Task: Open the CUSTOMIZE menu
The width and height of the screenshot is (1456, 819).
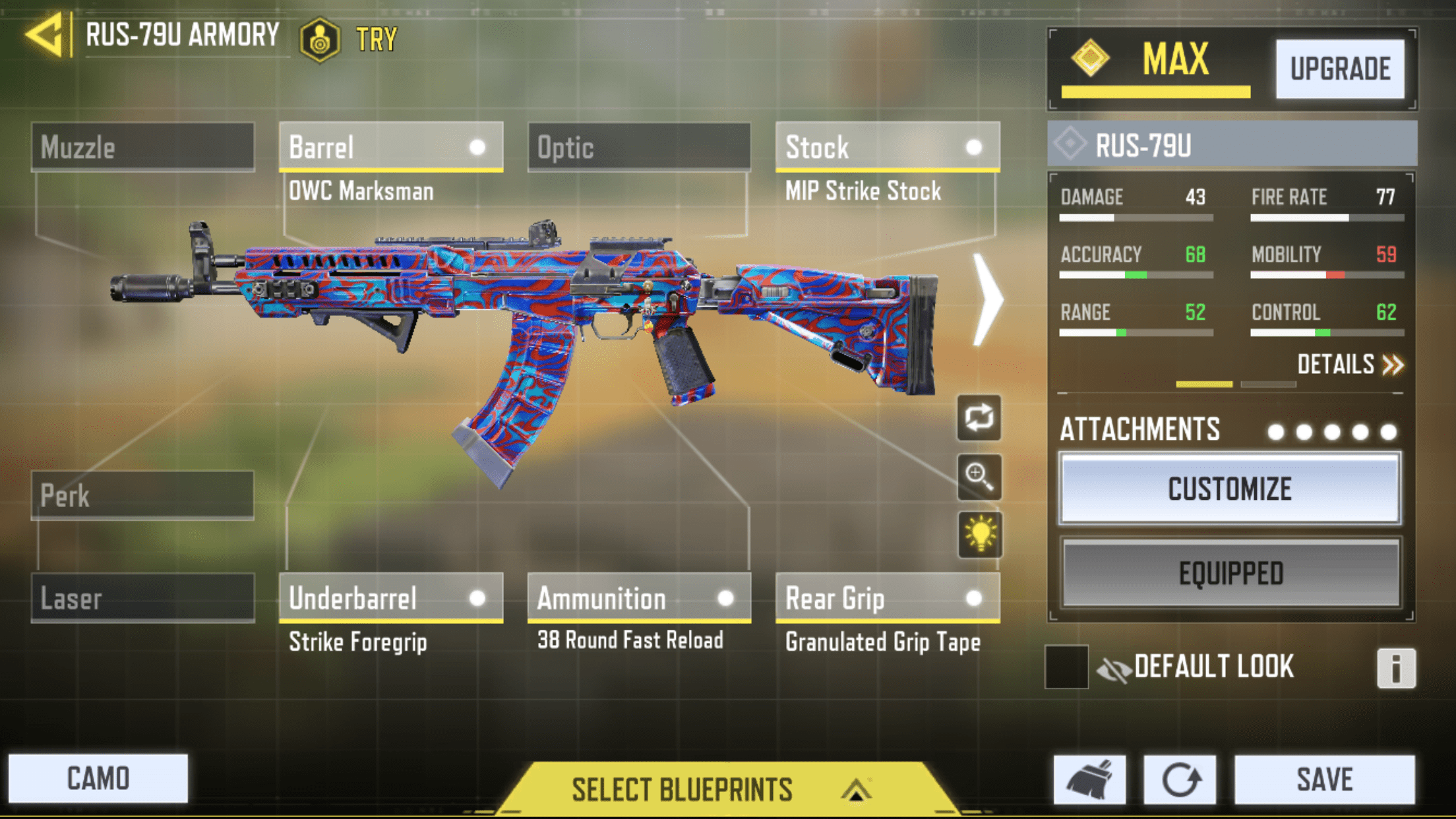Action: pyautogui.click(x=1229, y=489)
